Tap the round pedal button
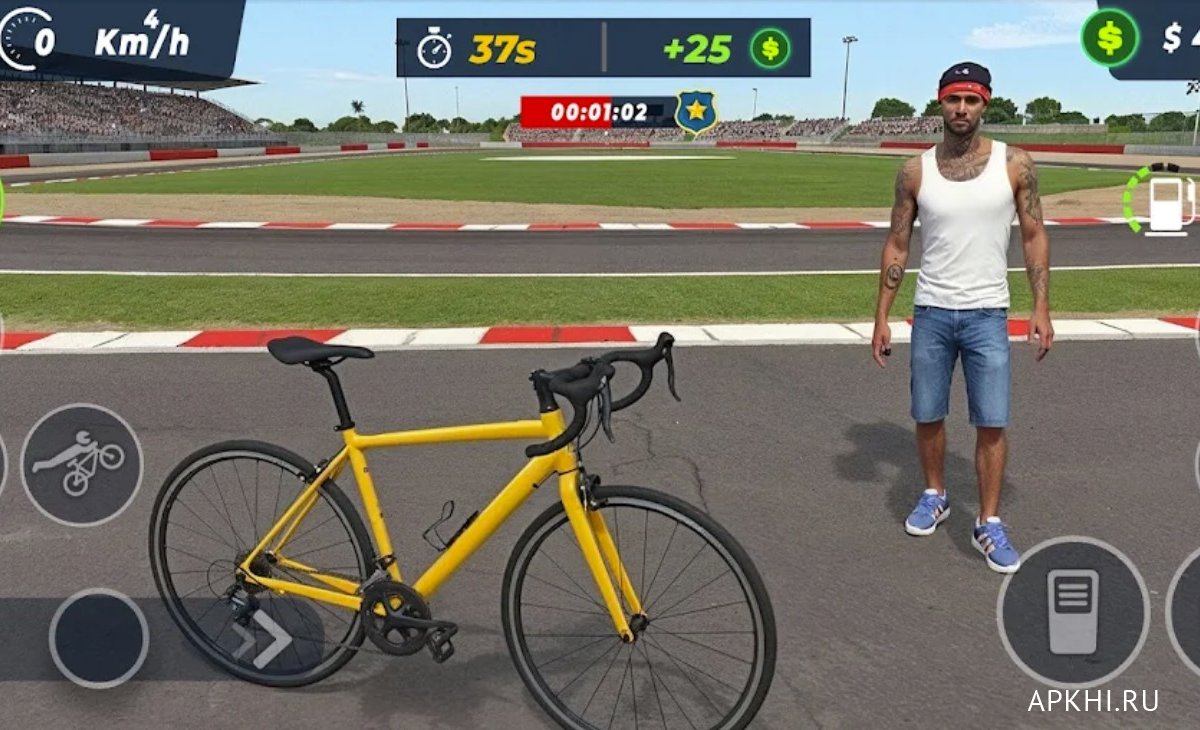Screen dimensions: 1200x730 coord(1073,611)
